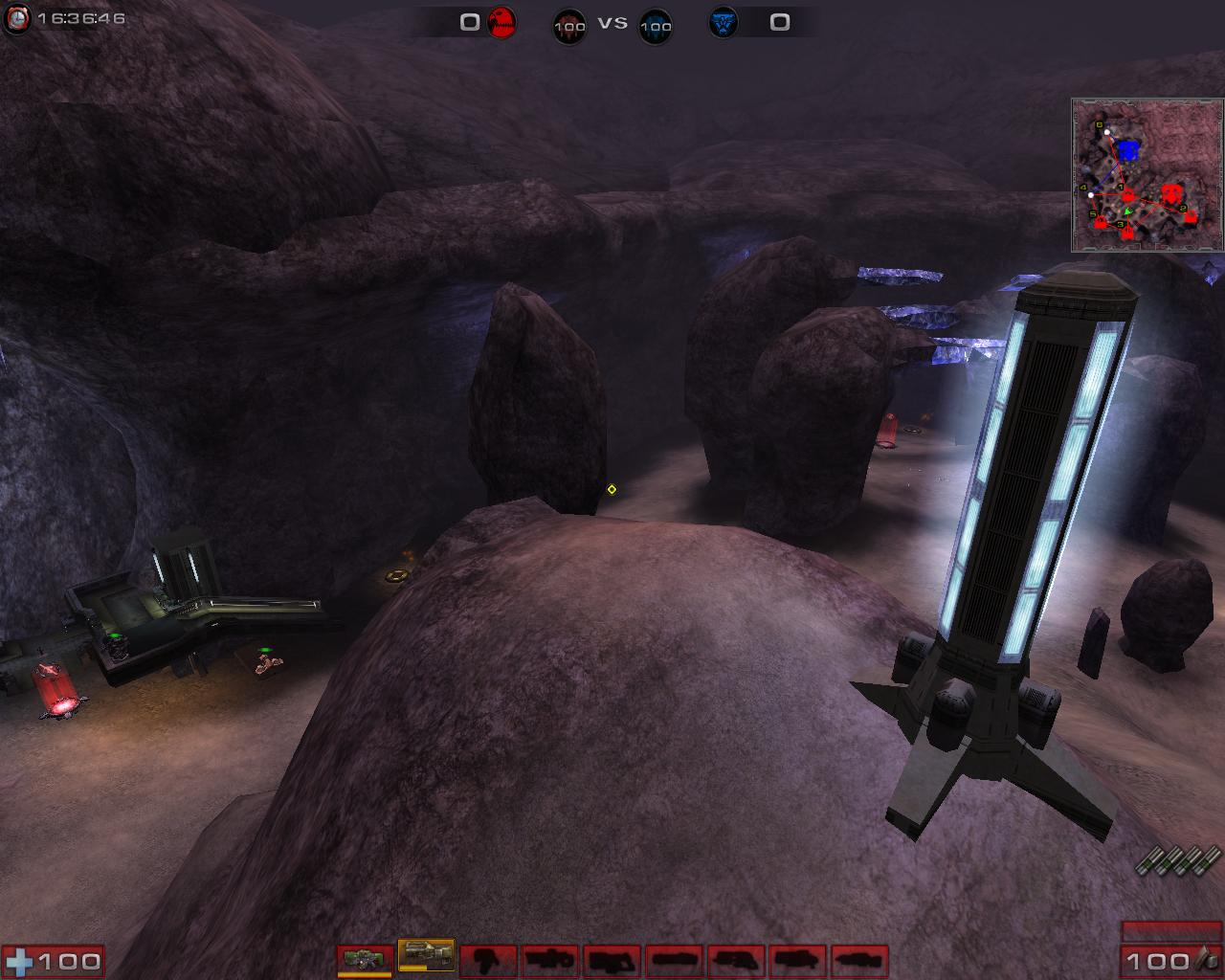The width and height of the screenshot is (1225, 980).
Task: Click power node 6 marker on the minimap
Action: 1099,124
